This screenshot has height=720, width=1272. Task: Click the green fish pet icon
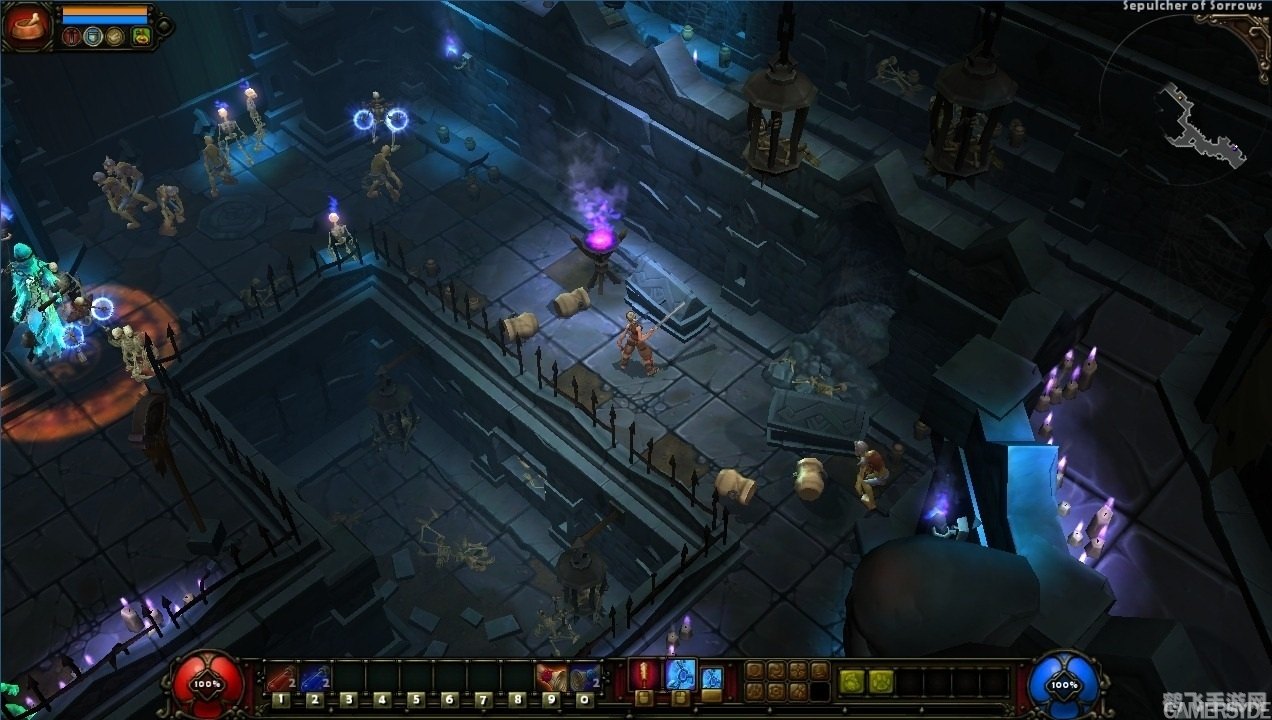(x=141, y=37)
